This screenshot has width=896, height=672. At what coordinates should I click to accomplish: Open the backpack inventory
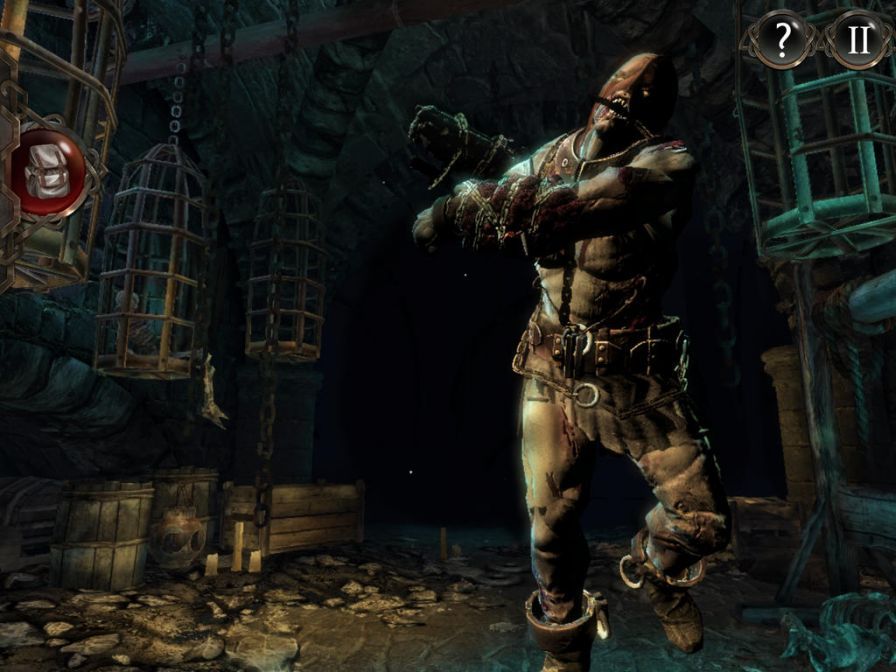click(48, 172)
